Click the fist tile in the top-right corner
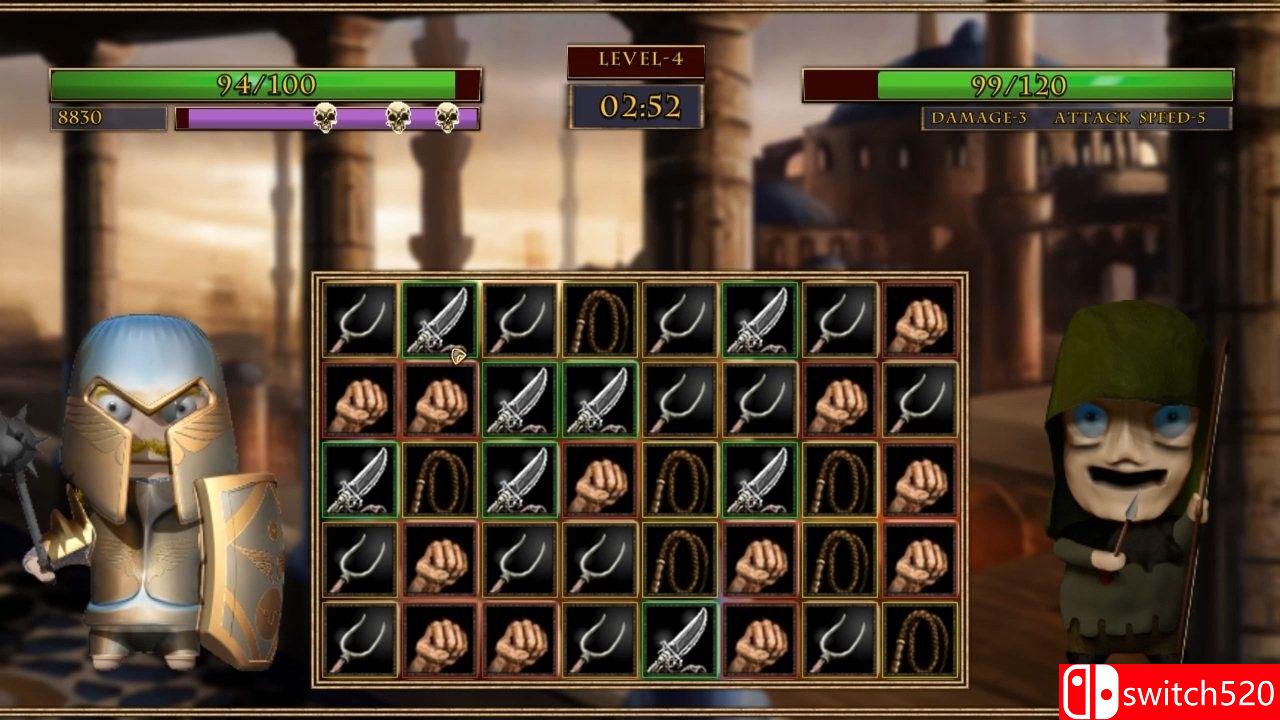The image size is (1280, 720). coord(922,318)
